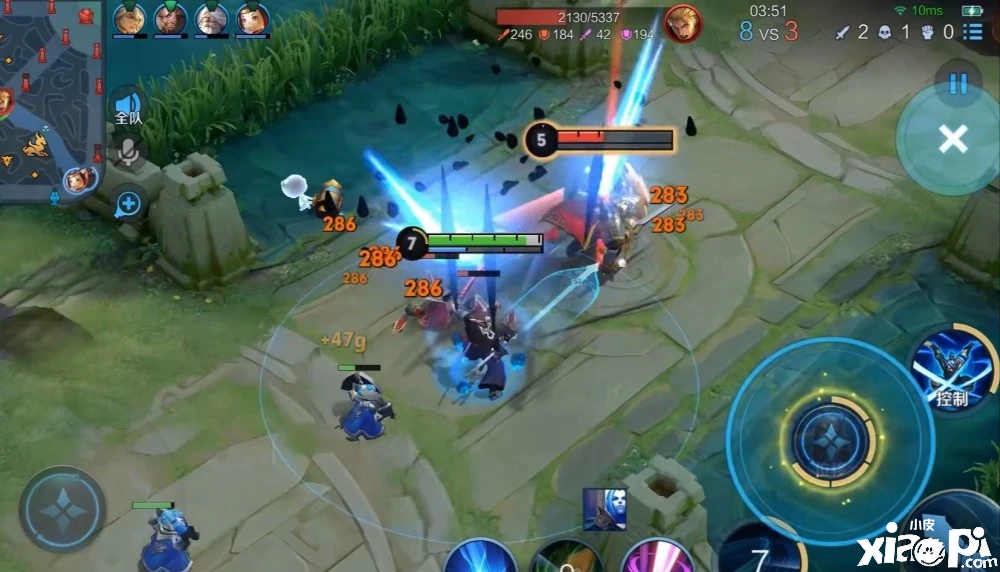Tap the glowing skill joystick center
Image resolution: width=1000 pixels, height=572 pixels.
click(830, 441)
